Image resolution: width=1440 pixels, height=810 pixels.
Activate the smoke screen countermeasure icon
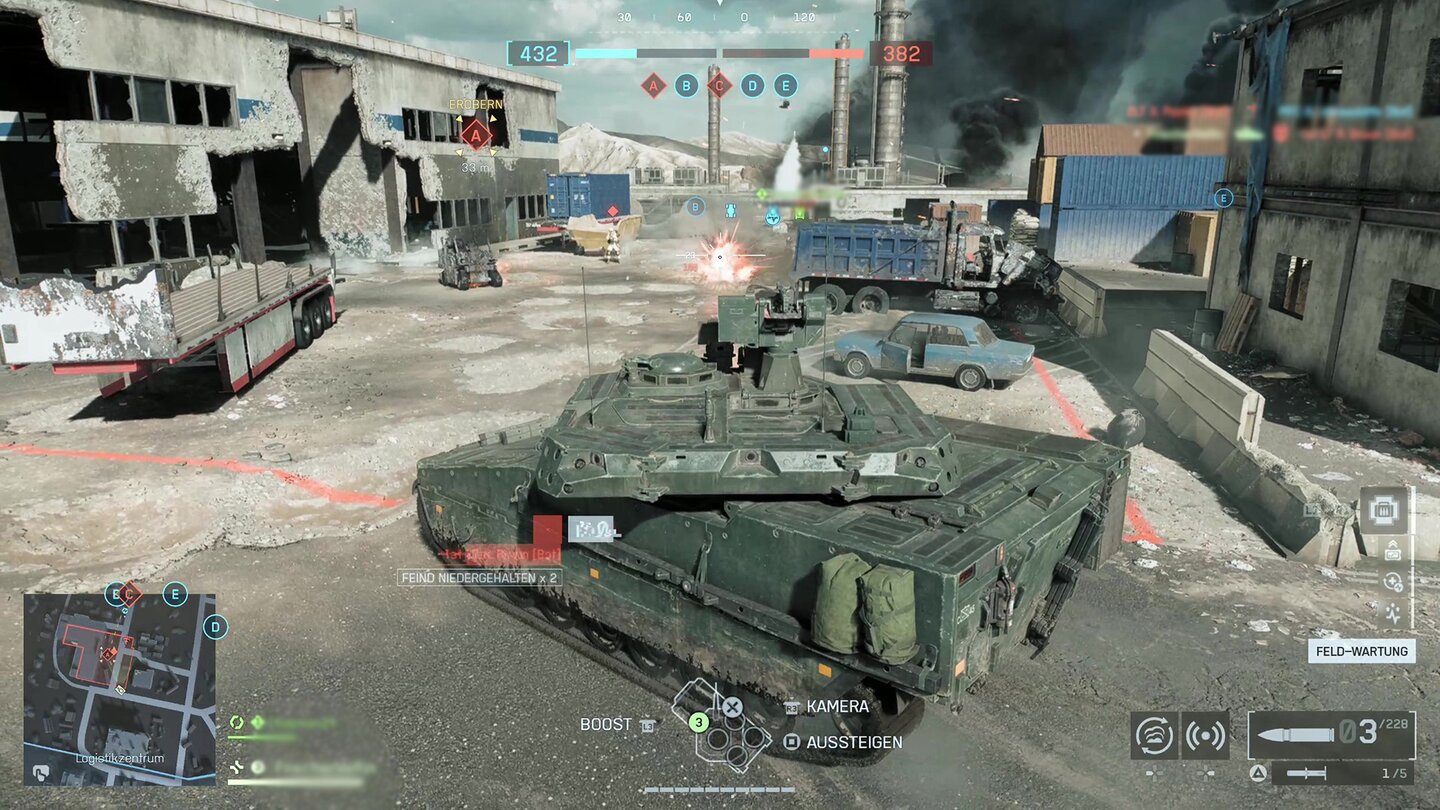coord(1155,735)
